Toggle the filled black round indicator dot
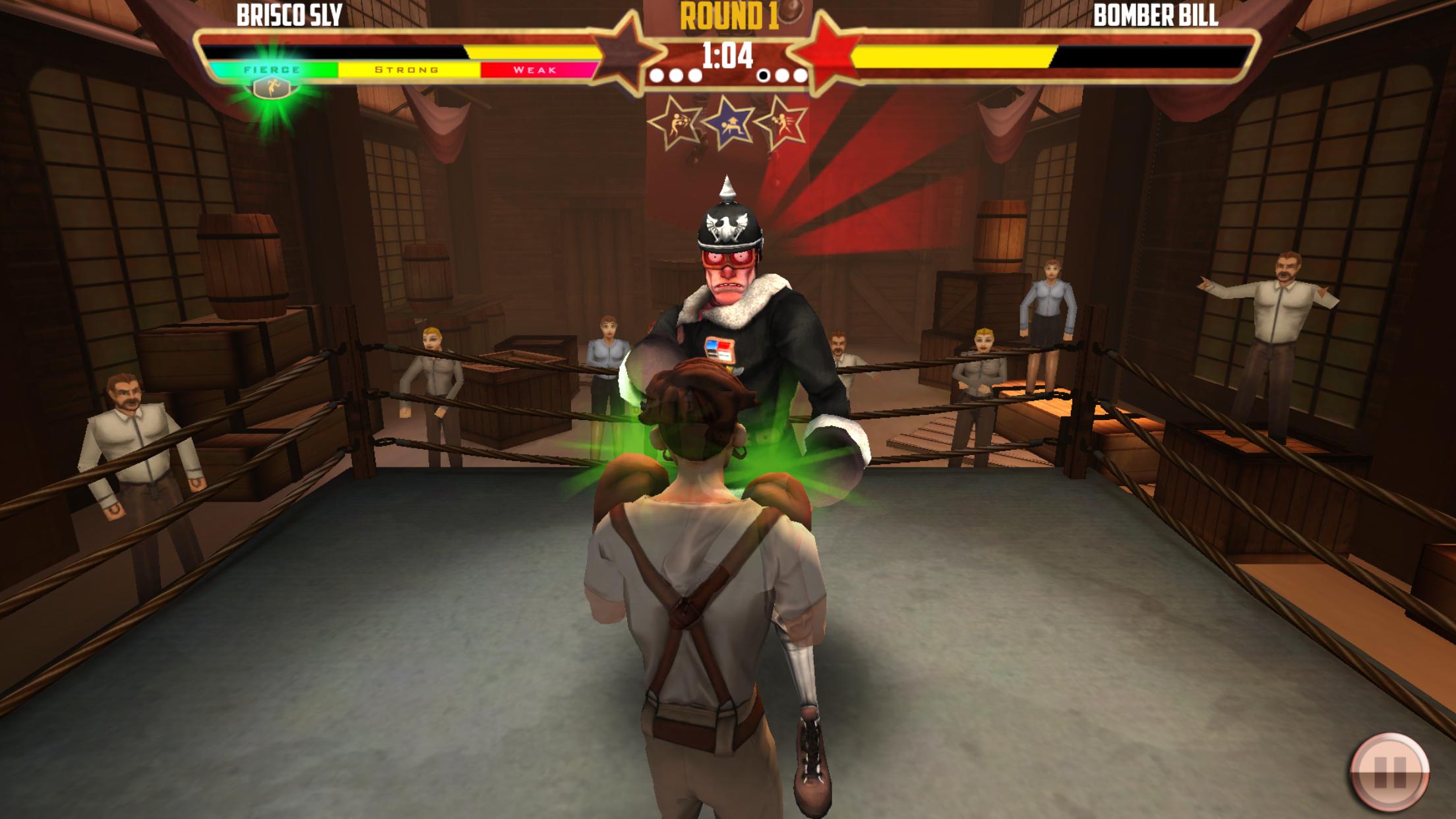This screenshot has width=1456, height=819. [764, 76]
